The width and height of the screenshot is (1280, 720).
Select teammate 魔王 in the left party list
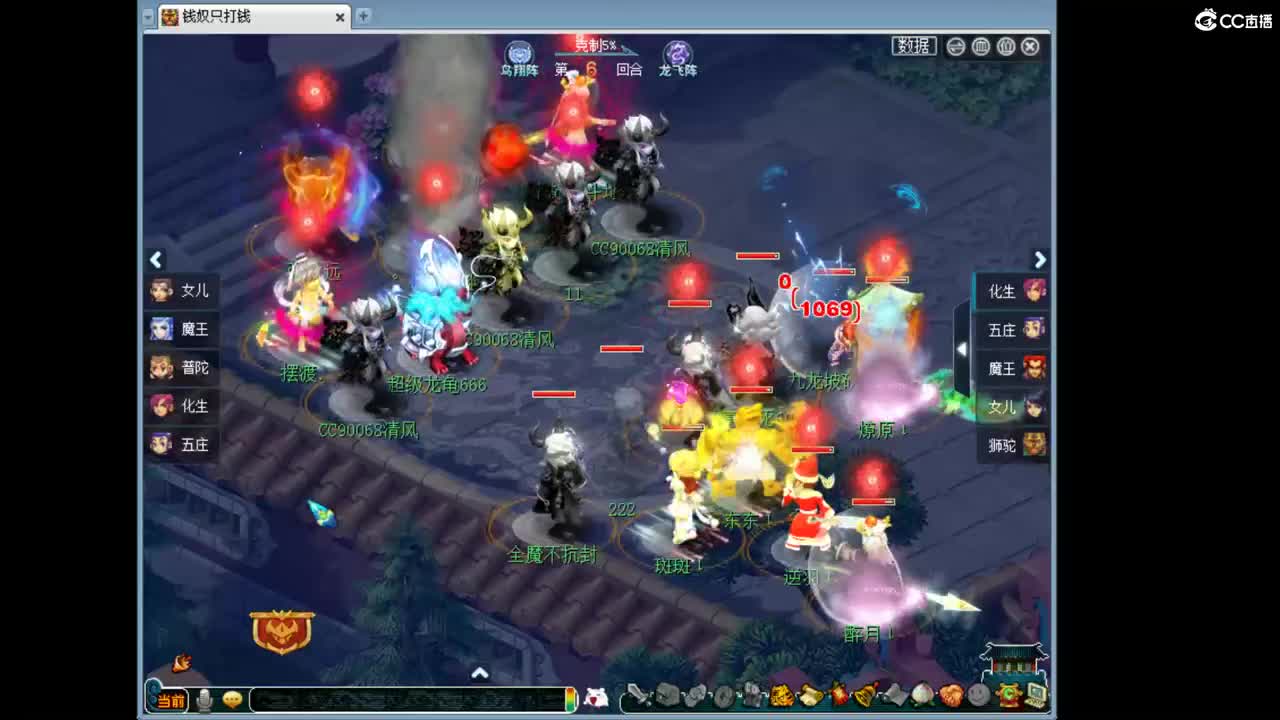point(181,329)
